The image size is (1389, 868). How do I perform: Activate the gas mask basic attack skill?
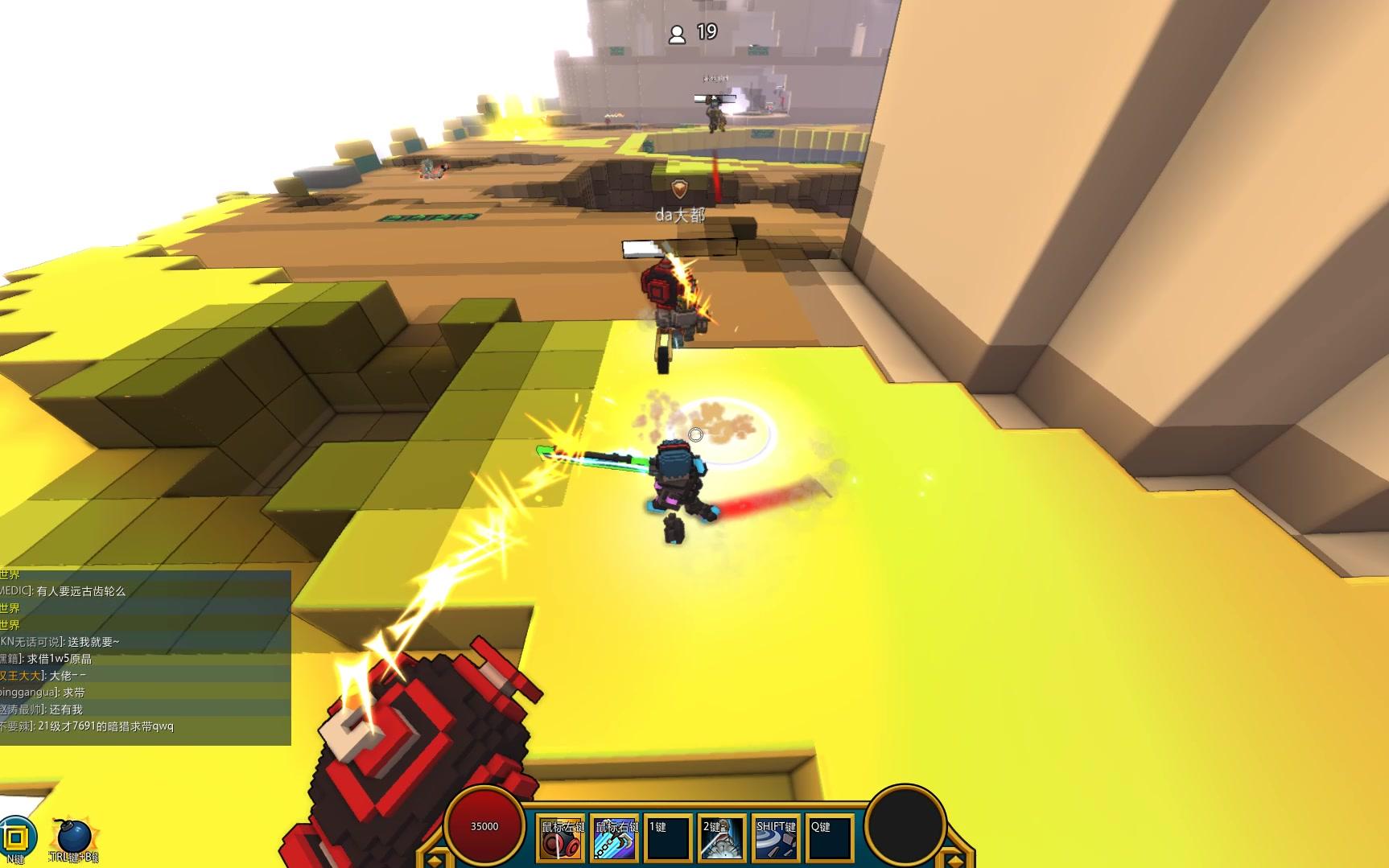tap(562, 837)
